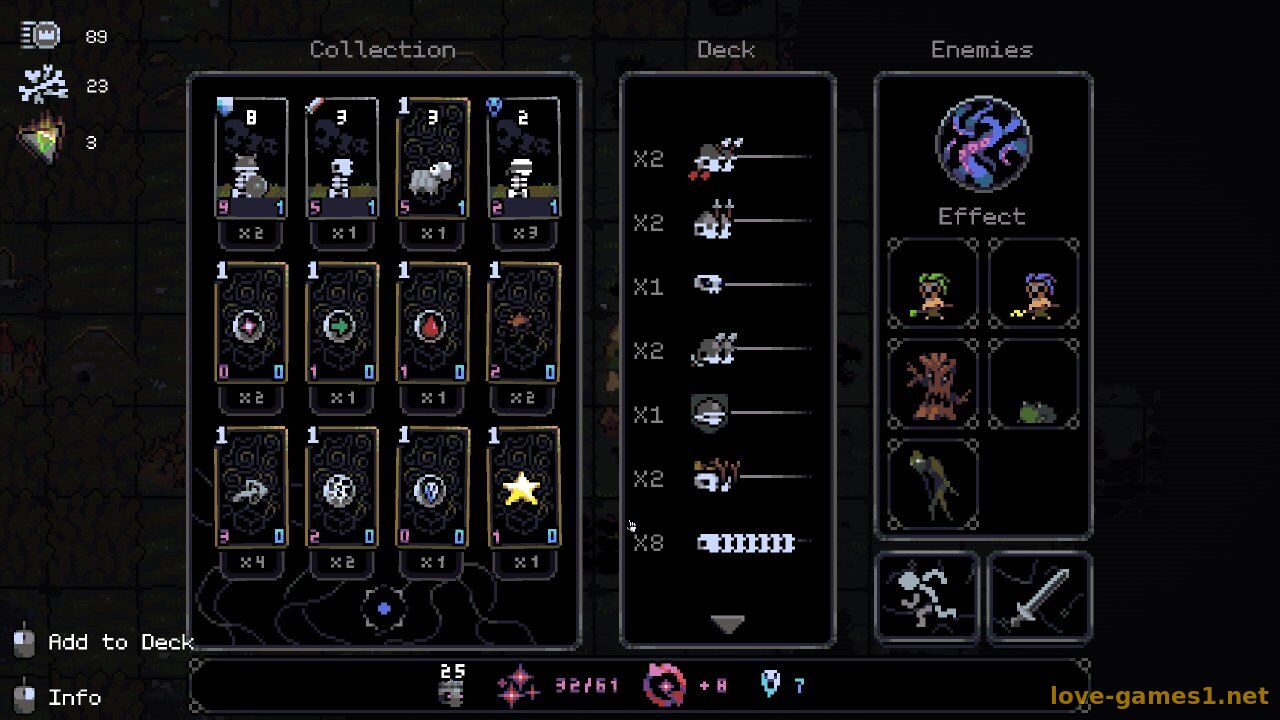Inspect the green slime enemy
This screenshot has height=720, width=1280.
pos(1034,385)
